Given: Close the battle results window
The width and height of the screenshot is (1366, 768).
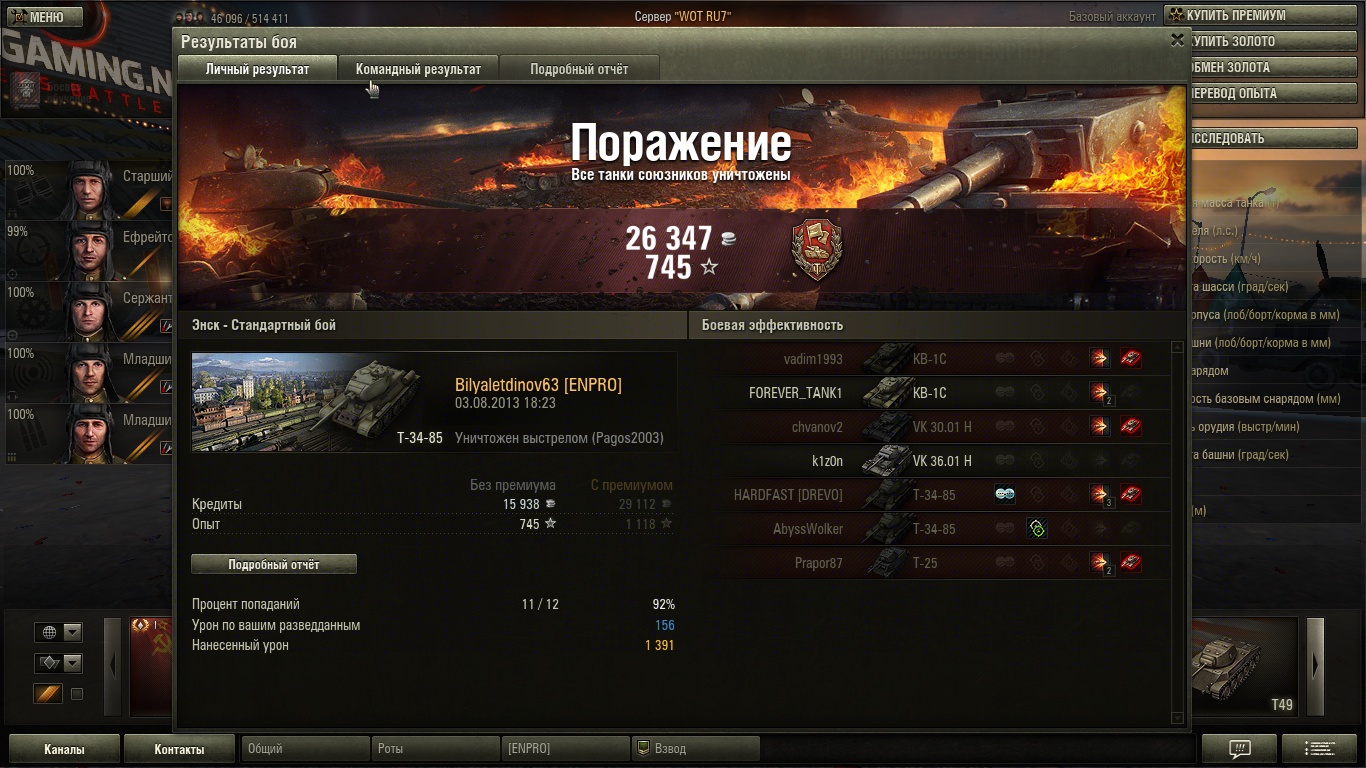Looking at the screenshot, I should [1177, 40].
